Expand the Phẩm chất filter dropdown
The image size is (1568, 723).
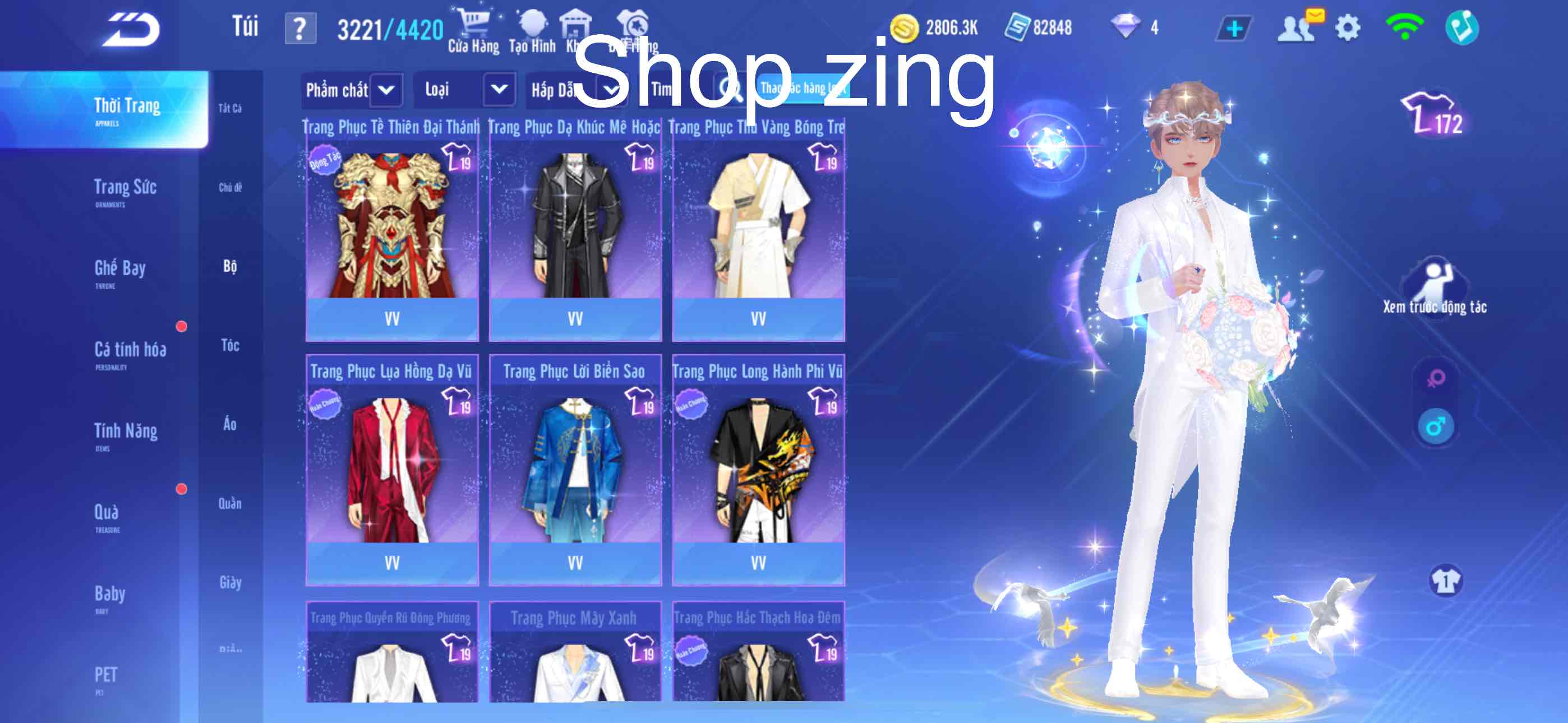[352, 90]
